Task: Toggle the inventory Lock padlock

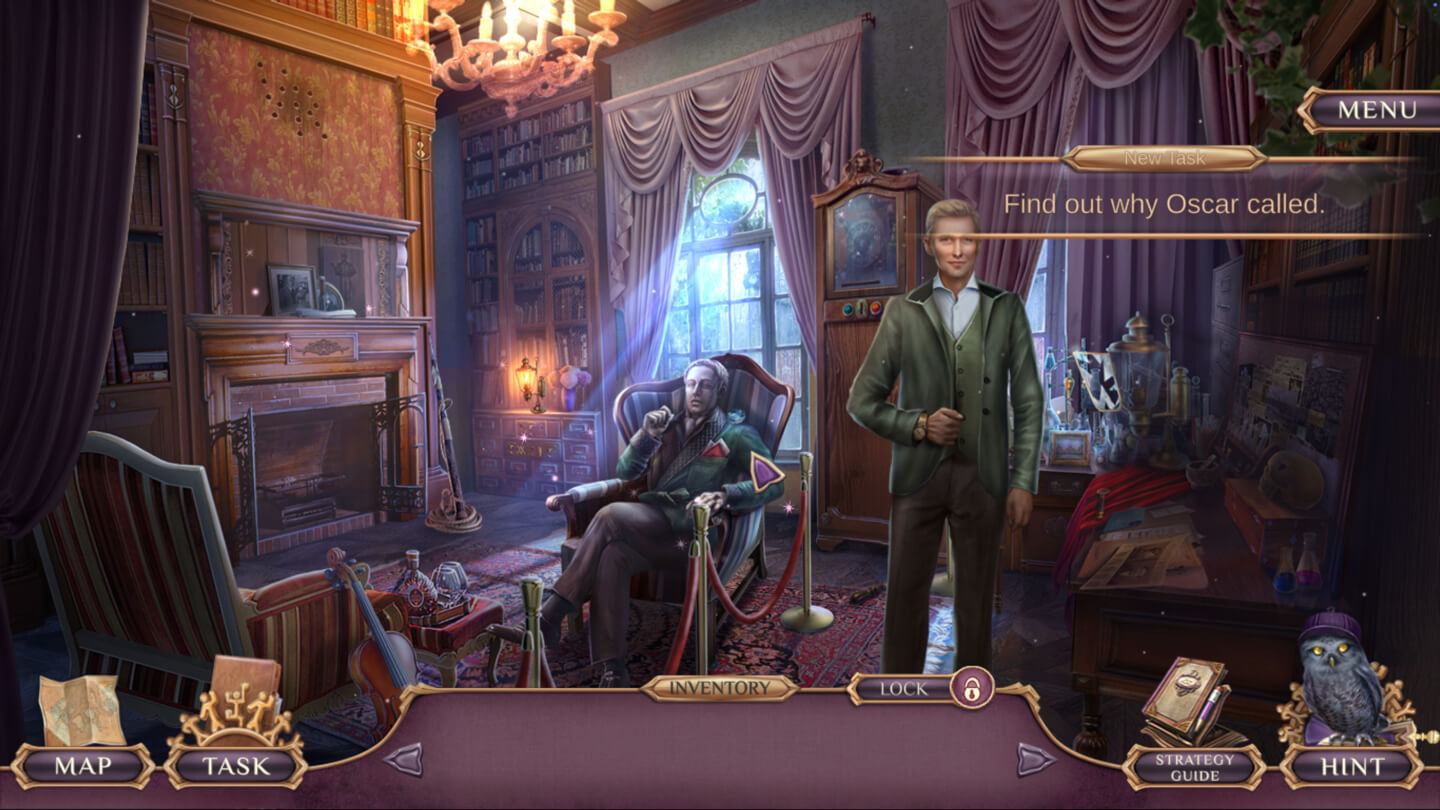Action: coord(970,688)
